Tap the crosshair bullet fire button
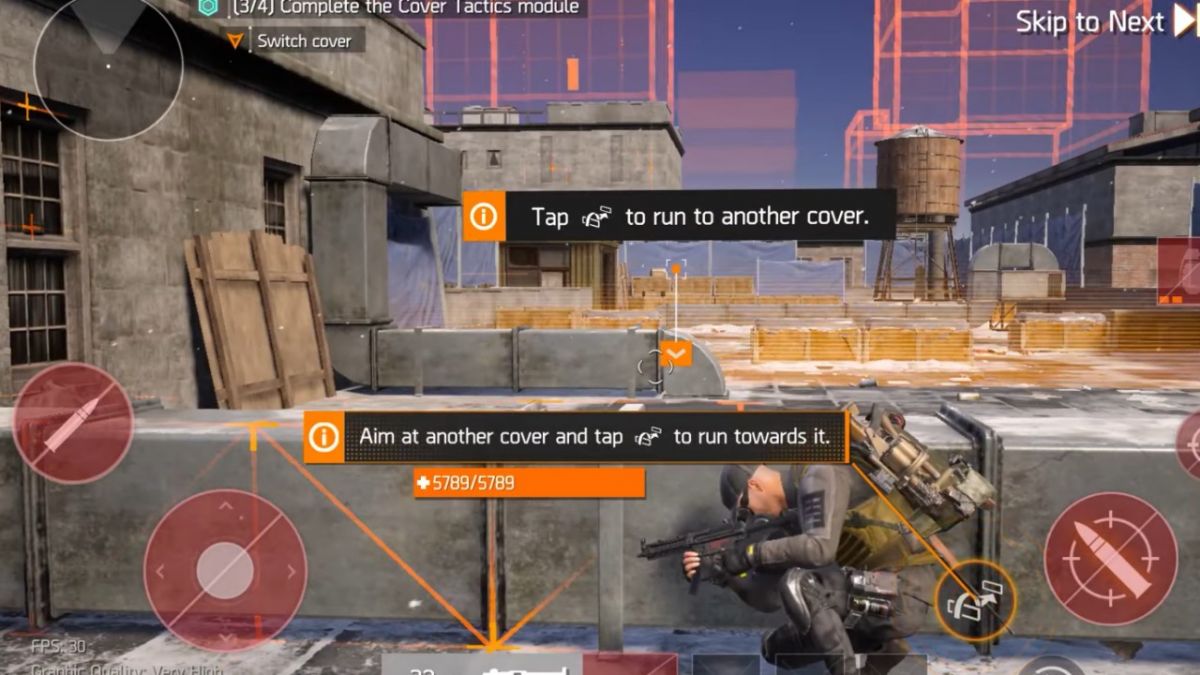 click(1110, 559)
